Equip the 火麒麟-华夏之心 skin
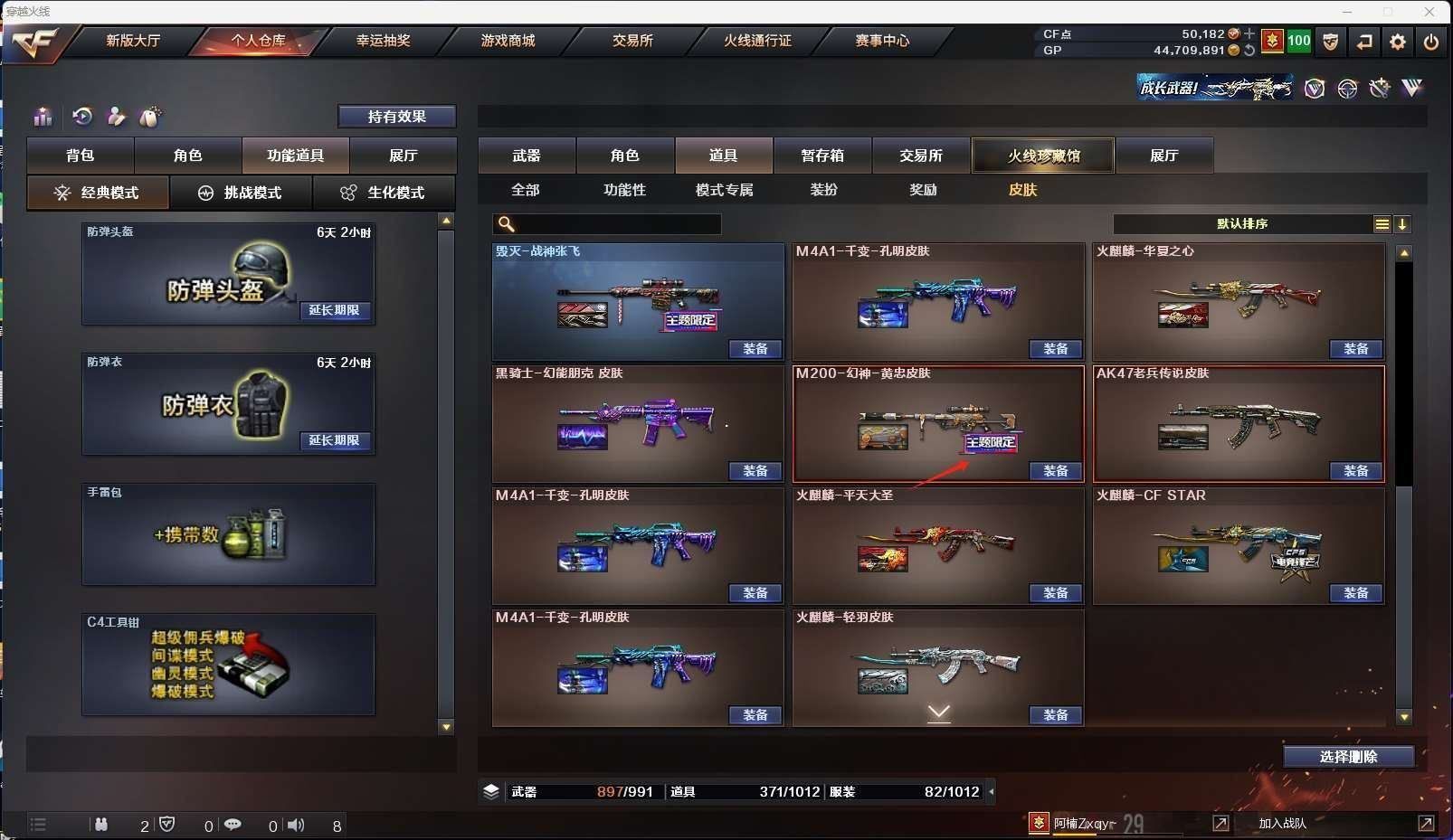Screen dimensions: 1453x840 (1355, 349)
